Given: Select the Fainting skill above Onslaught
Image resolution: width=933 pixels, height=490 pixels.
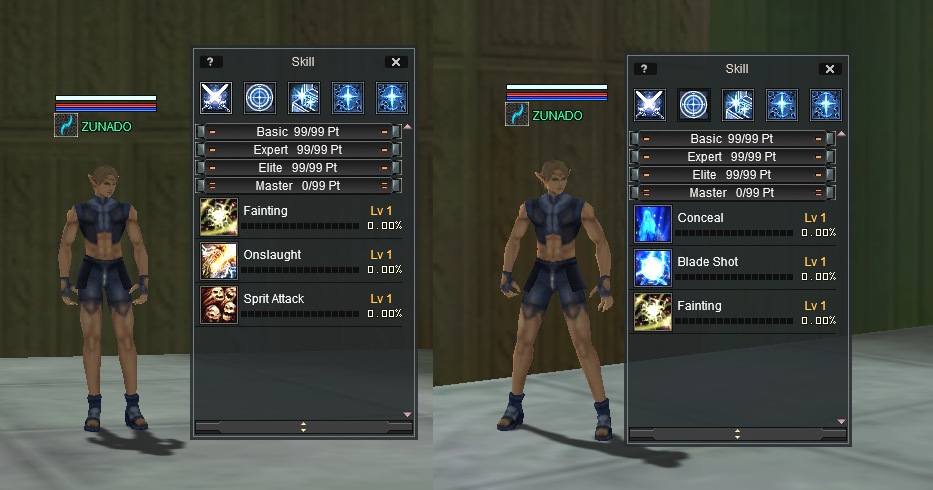Looking at the screenshot, I should pos(219,217).
